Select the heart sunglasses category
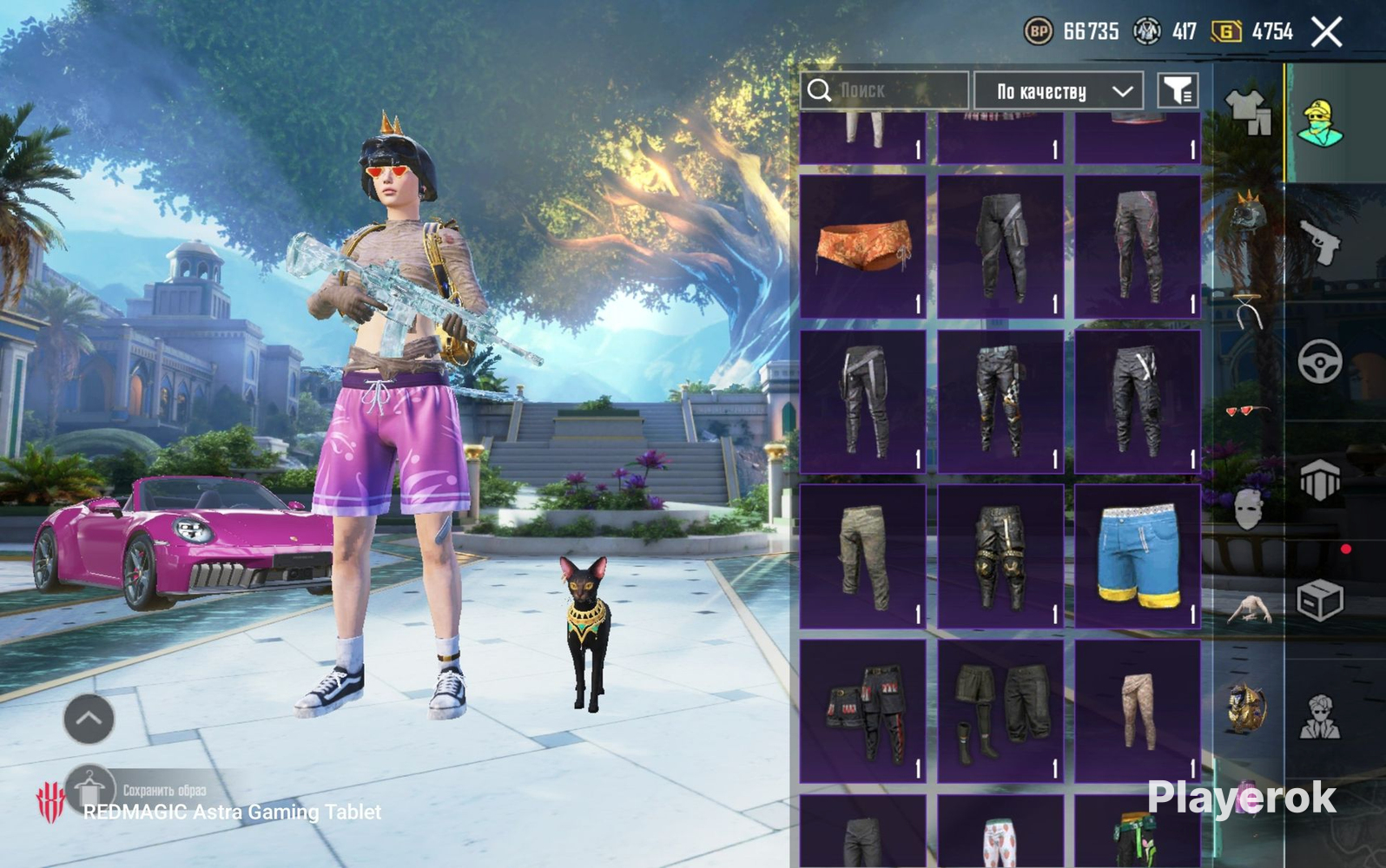This screenshot has height=868, width=1386. tap(1248, 410)
